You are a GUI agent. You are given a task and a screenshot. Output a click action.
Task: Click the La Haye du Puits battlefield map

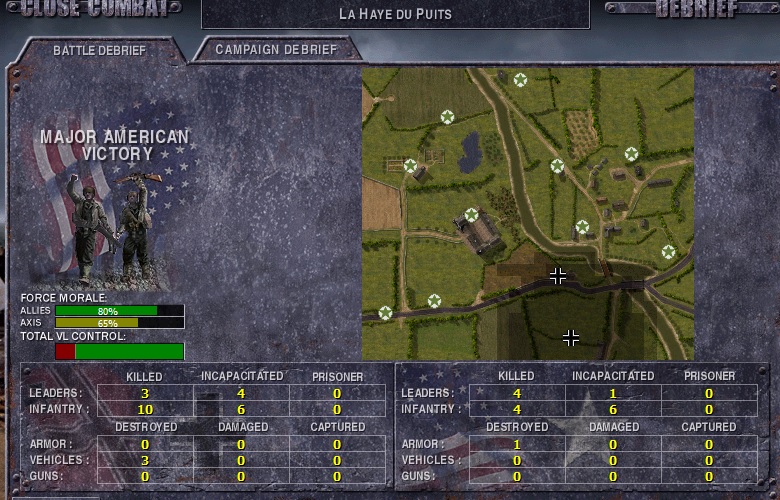click(x=527, y=213)
